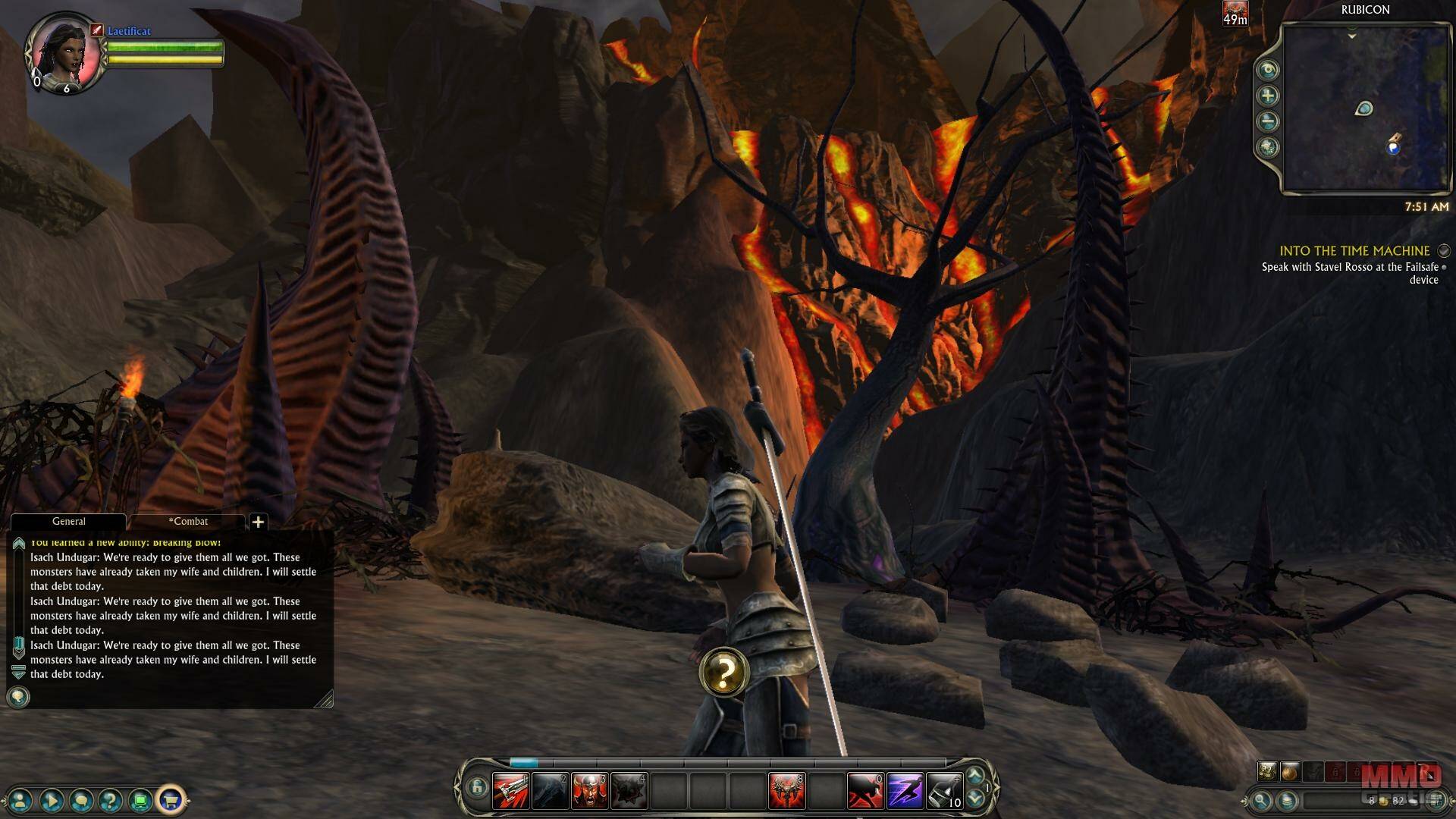
Task: Select the Into the Time Machine quest tracker
Action: pyautogui.click(x=1354, y=251)
